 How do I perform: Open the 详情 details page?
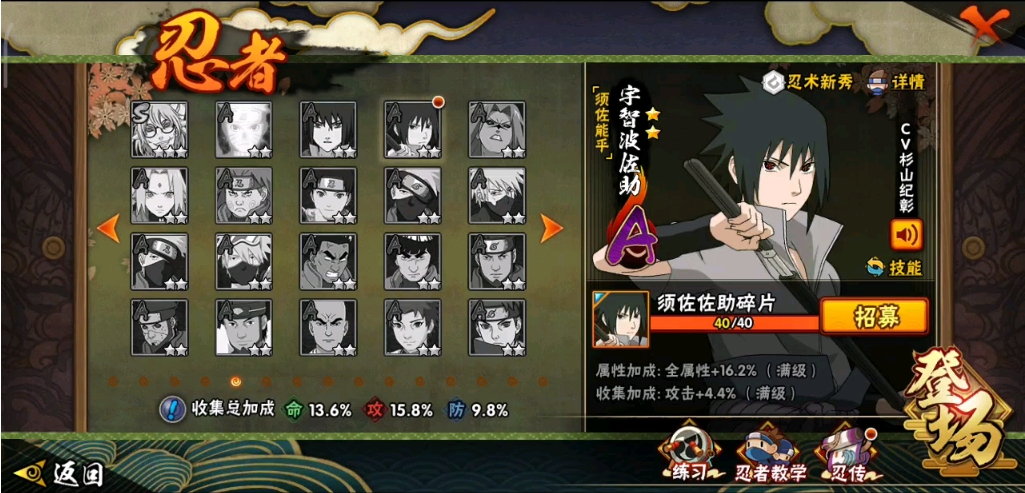click(895, 82)
